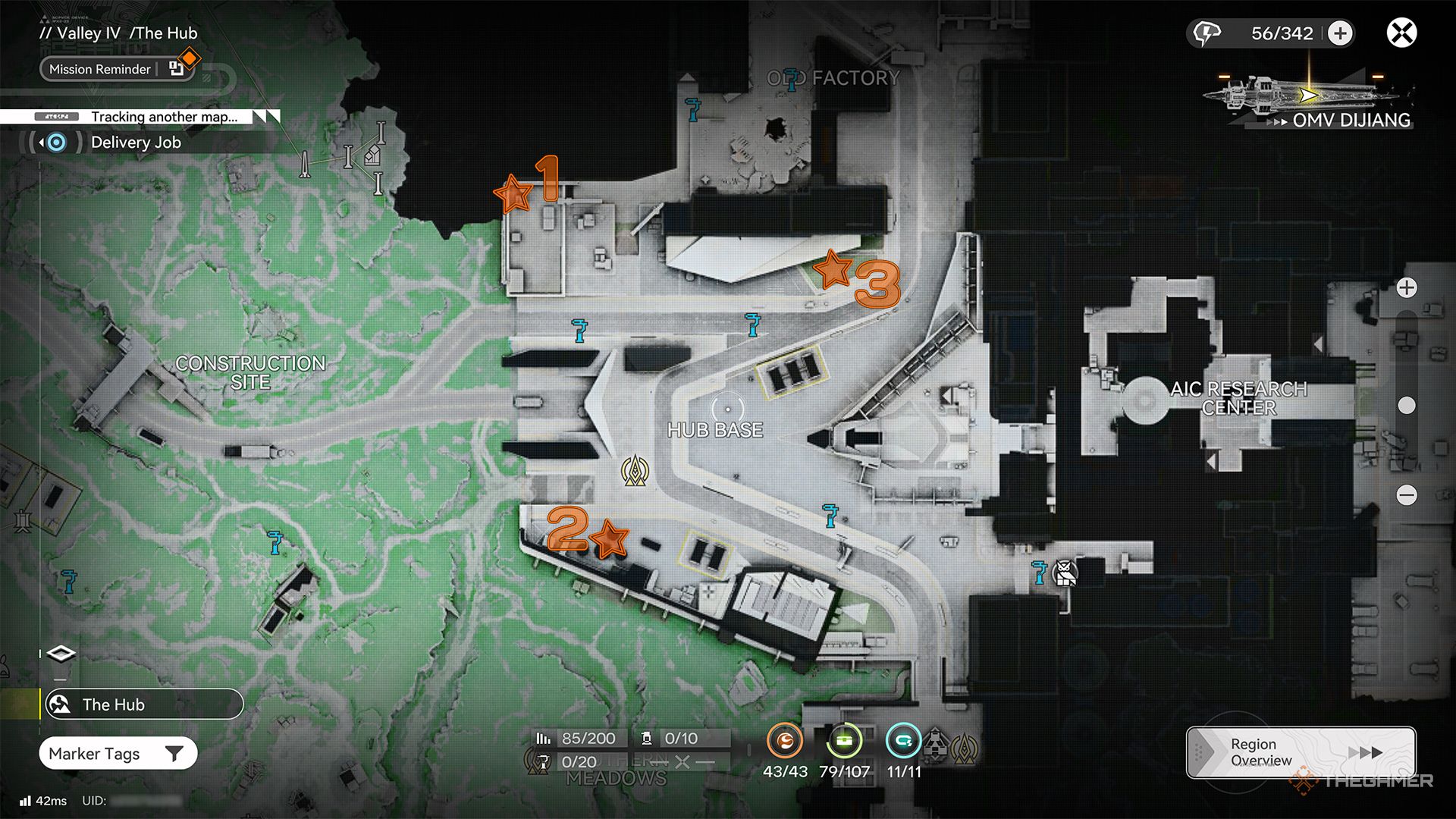Click the orange collectible counter 43/43

point(785,741)
